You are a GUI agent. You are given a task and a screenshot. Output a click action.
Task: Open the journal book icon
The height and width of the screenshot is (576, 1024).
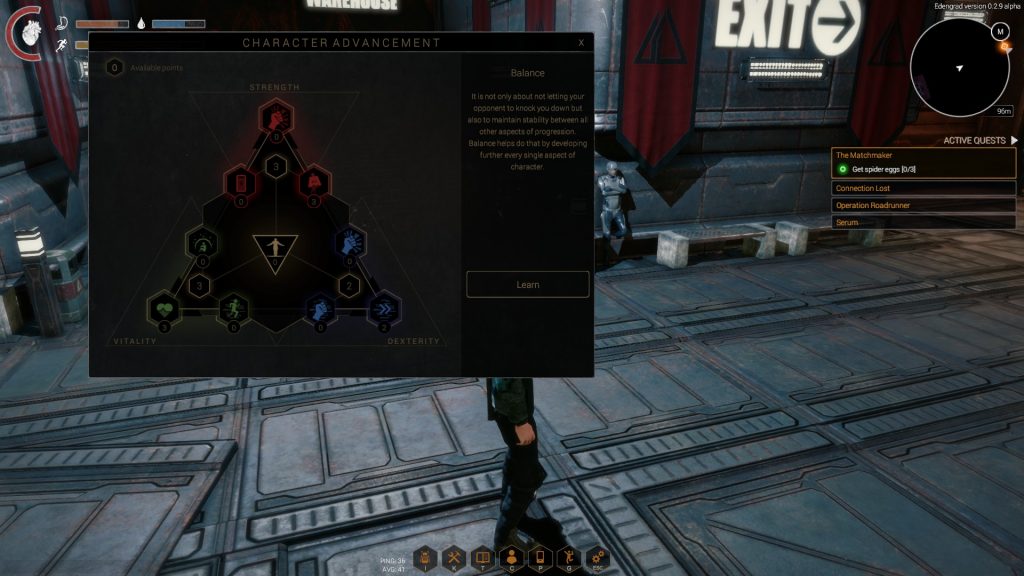482,557
